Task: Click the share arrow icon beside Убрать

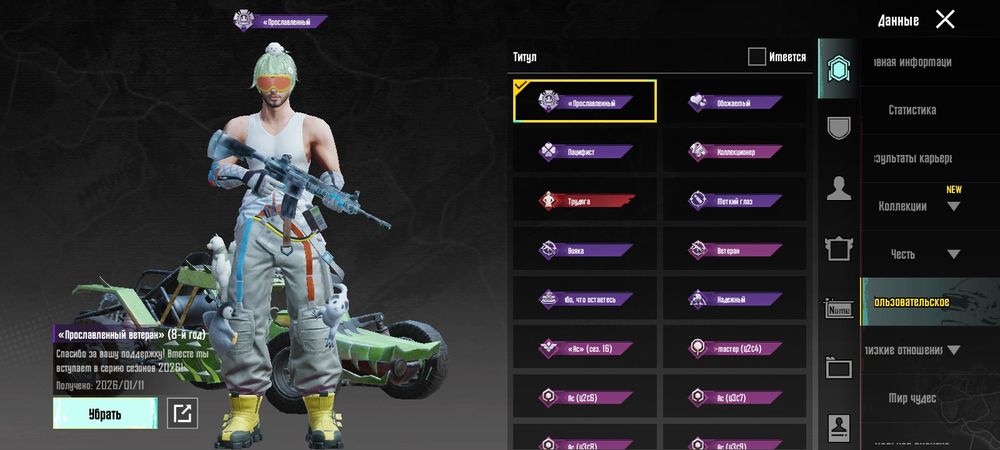Action: 182,413
